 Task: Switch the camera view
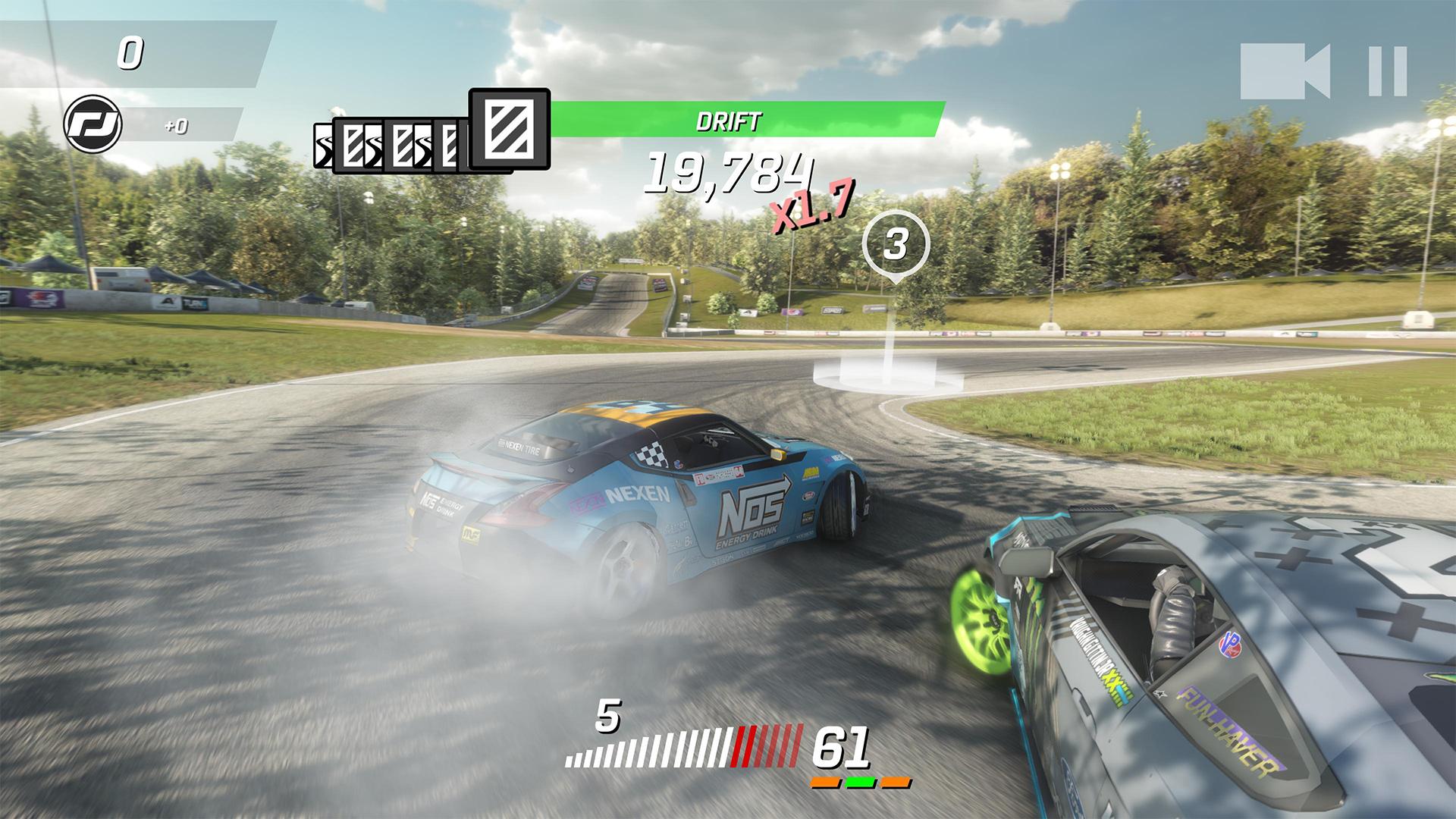[1285, 71]
